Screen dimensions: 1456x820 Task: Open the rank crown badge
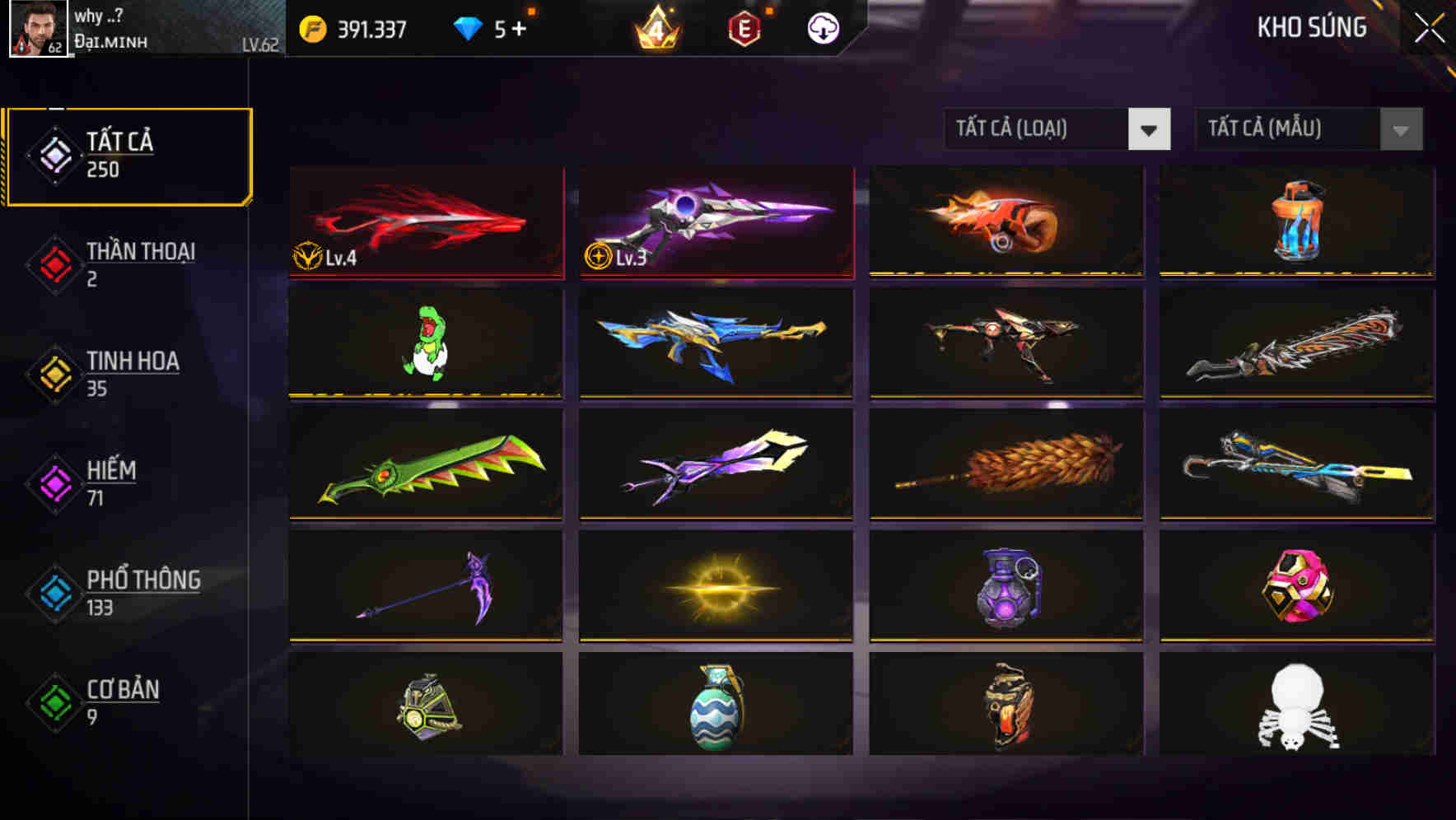[655, 29]
